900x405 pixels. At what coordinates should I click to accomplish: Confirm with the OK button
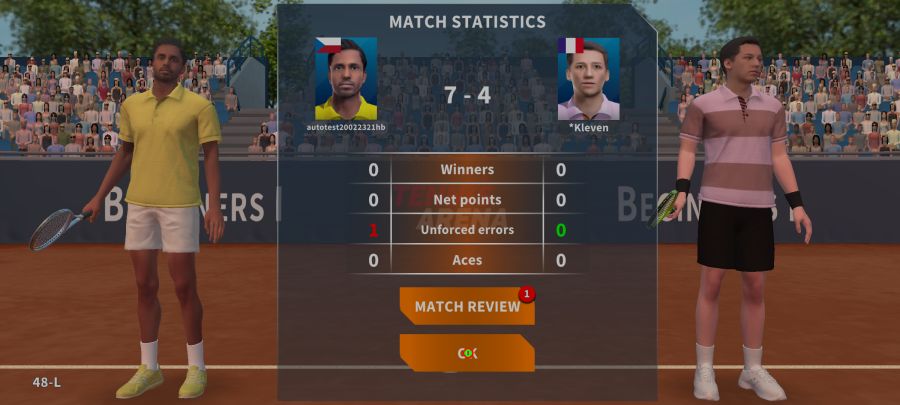tap(467, 353)
